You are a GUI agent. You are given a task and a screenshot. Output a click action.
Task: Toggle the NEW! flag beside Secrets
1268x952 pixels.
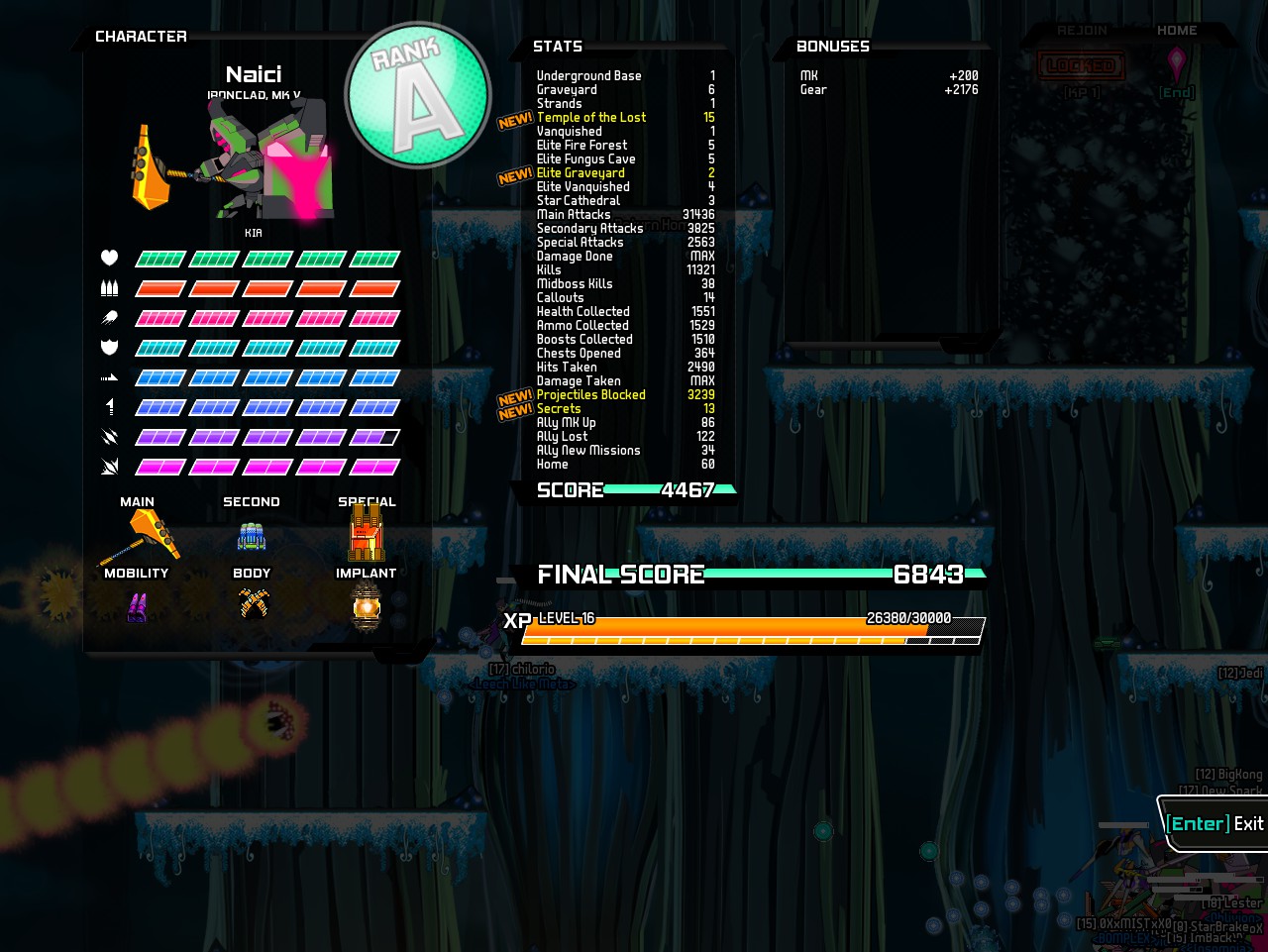[x=514, y=408]
